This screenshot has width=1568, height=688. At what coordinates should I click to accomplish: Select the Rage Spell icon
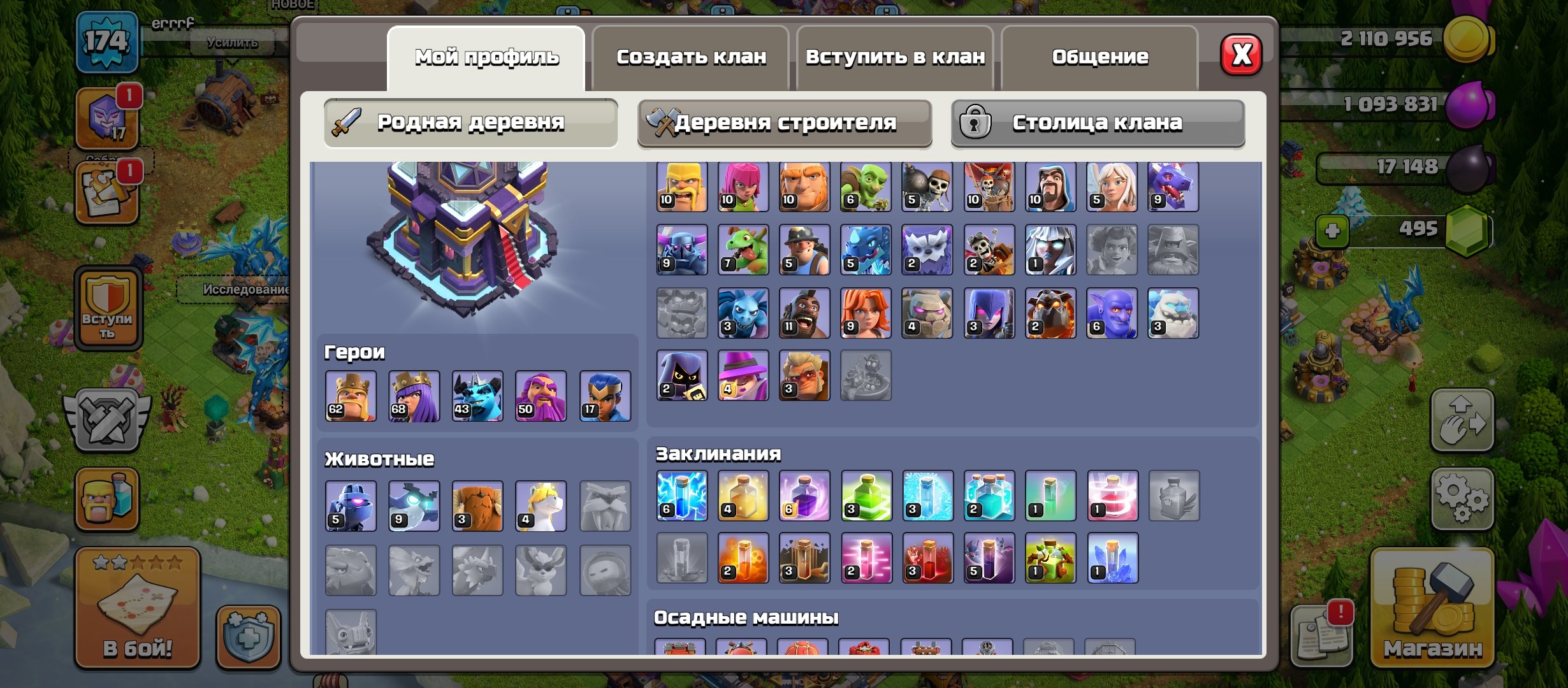coord(804,496)
